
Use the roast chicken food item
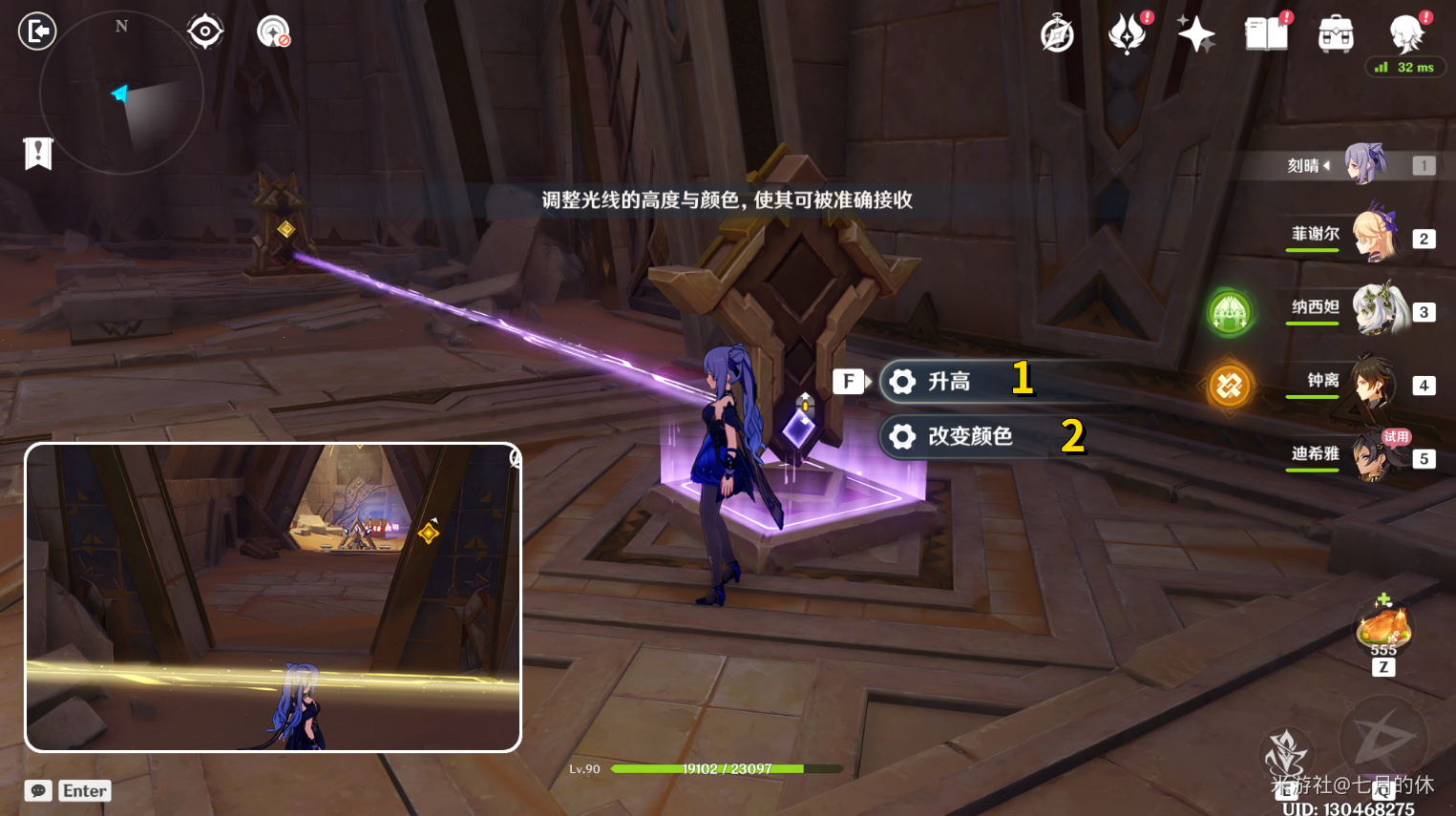[1383, 628]
